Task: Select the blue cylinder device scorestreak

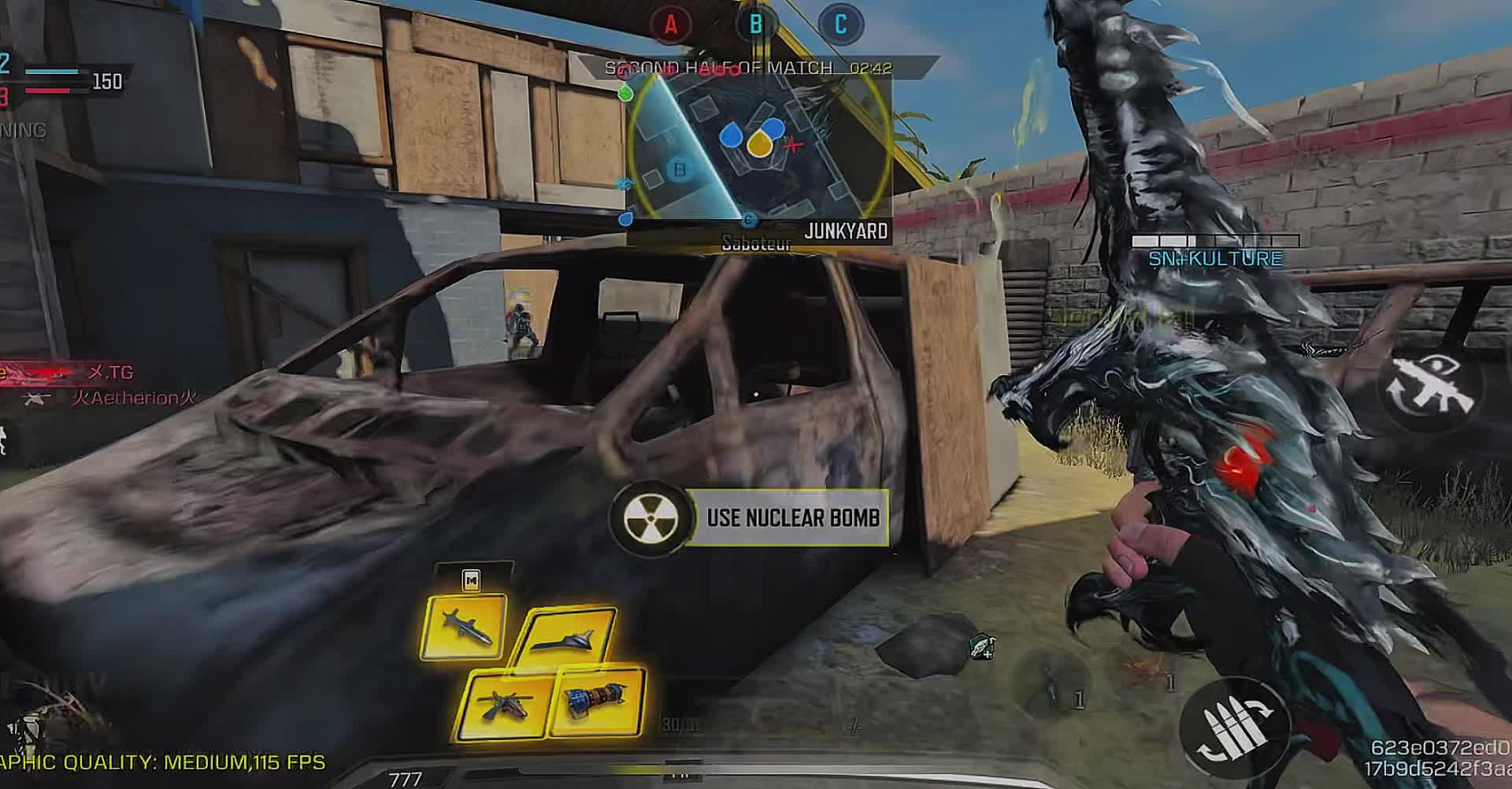Action: pos(598,699)
